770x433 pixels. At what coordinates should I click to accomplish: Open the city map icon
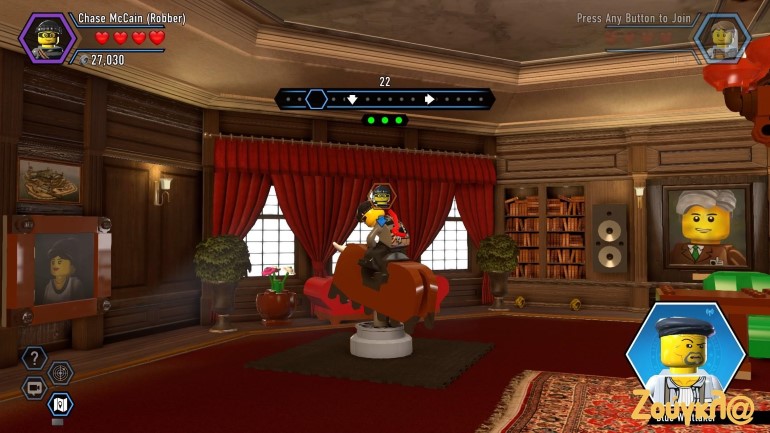pos(61,404)
